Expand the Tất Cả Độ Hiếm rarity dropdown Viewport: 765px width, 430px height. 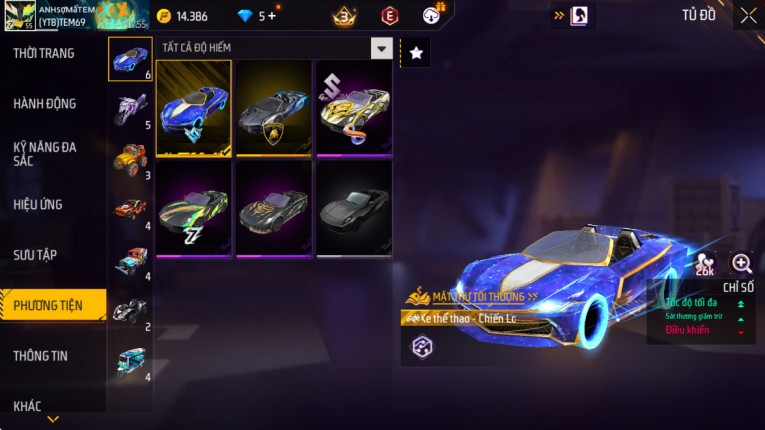pos(381,48)
